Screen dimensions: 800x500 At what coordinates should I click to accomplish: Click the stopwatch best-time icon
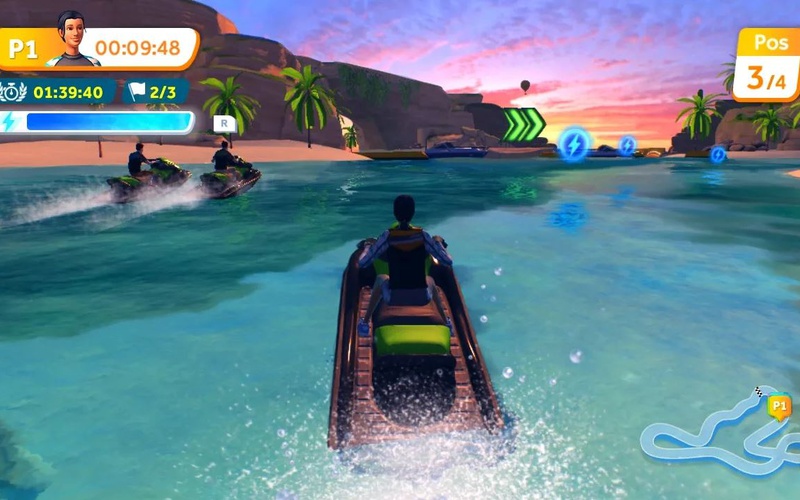(x=14, y=92)
